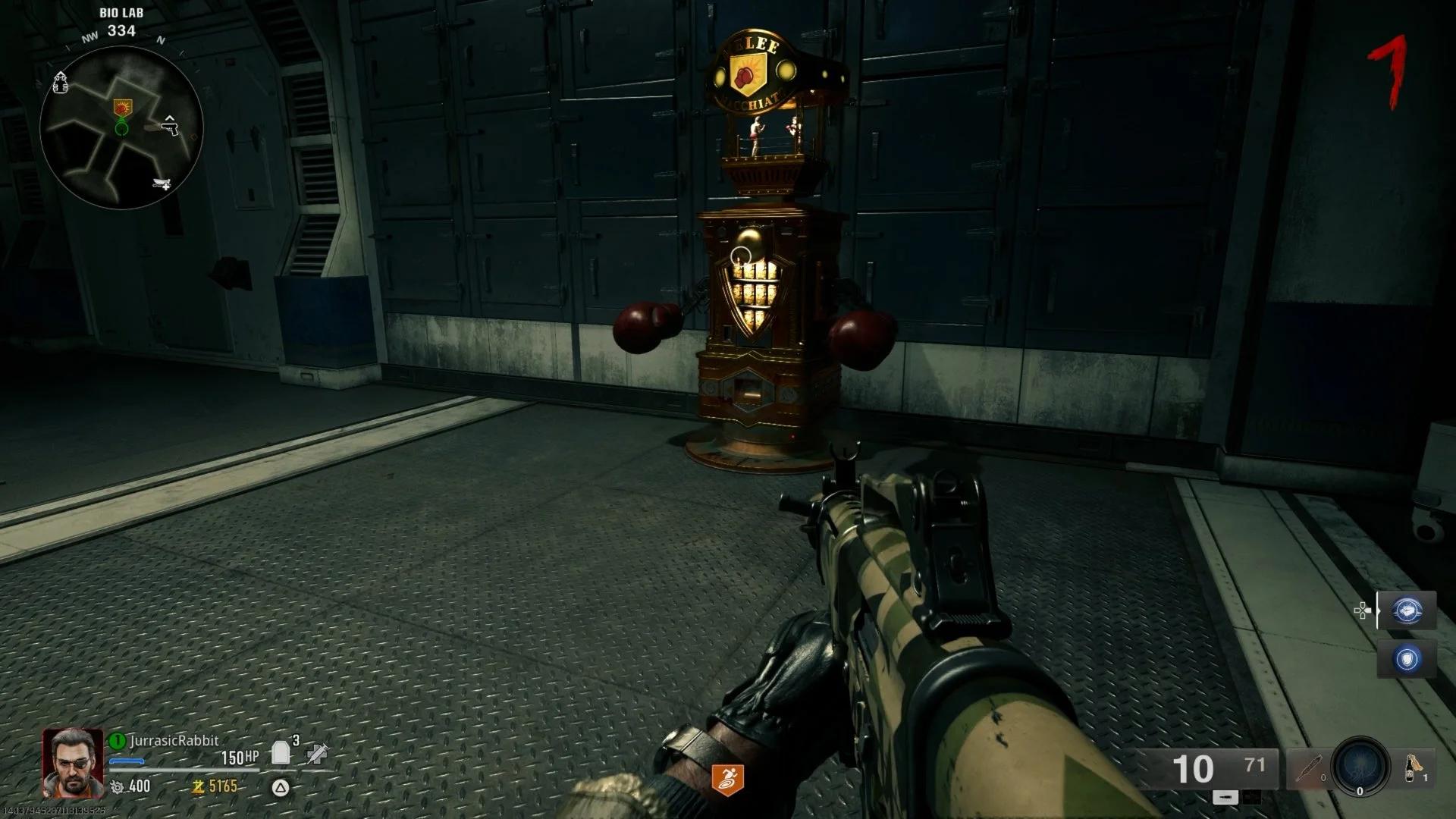Select the Melee Macchiato perk marker on minimap
The image size is (1456, 819).
(x=121, y=107)
